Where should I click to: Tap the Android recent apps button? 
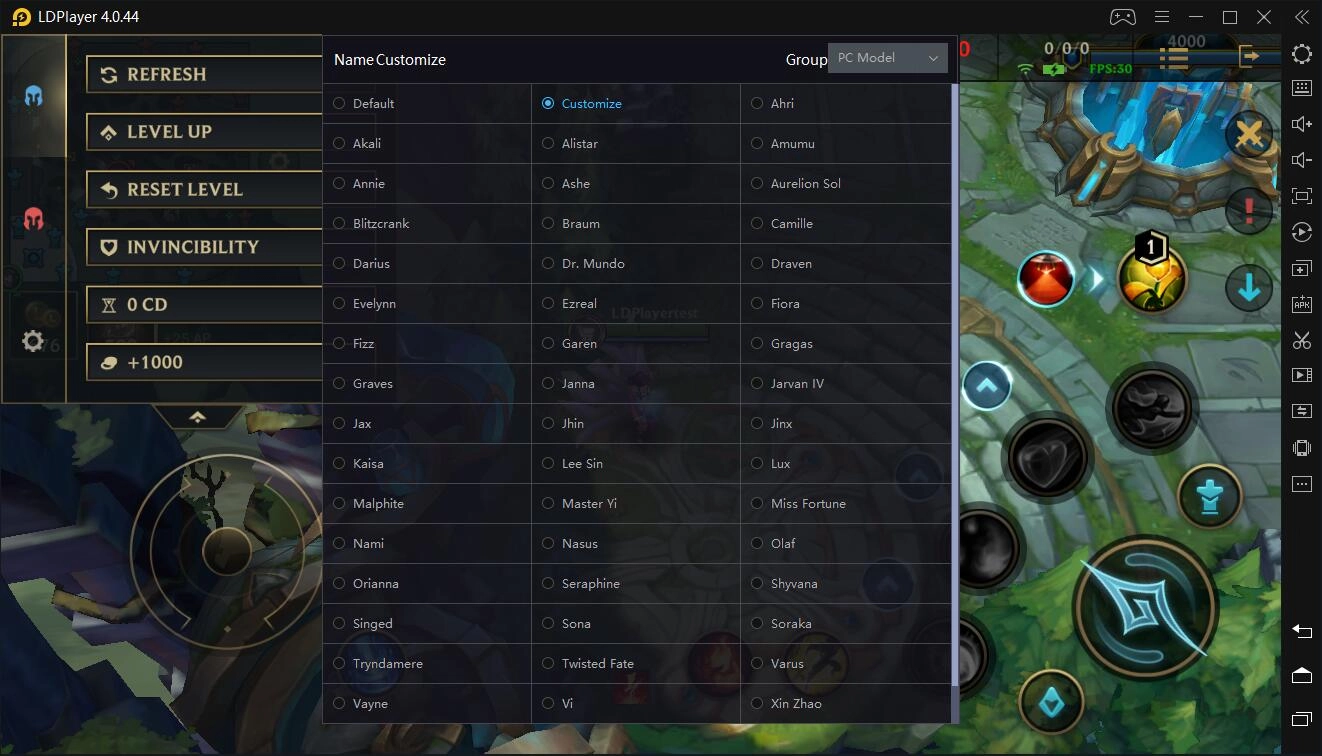coord(1301,719)
